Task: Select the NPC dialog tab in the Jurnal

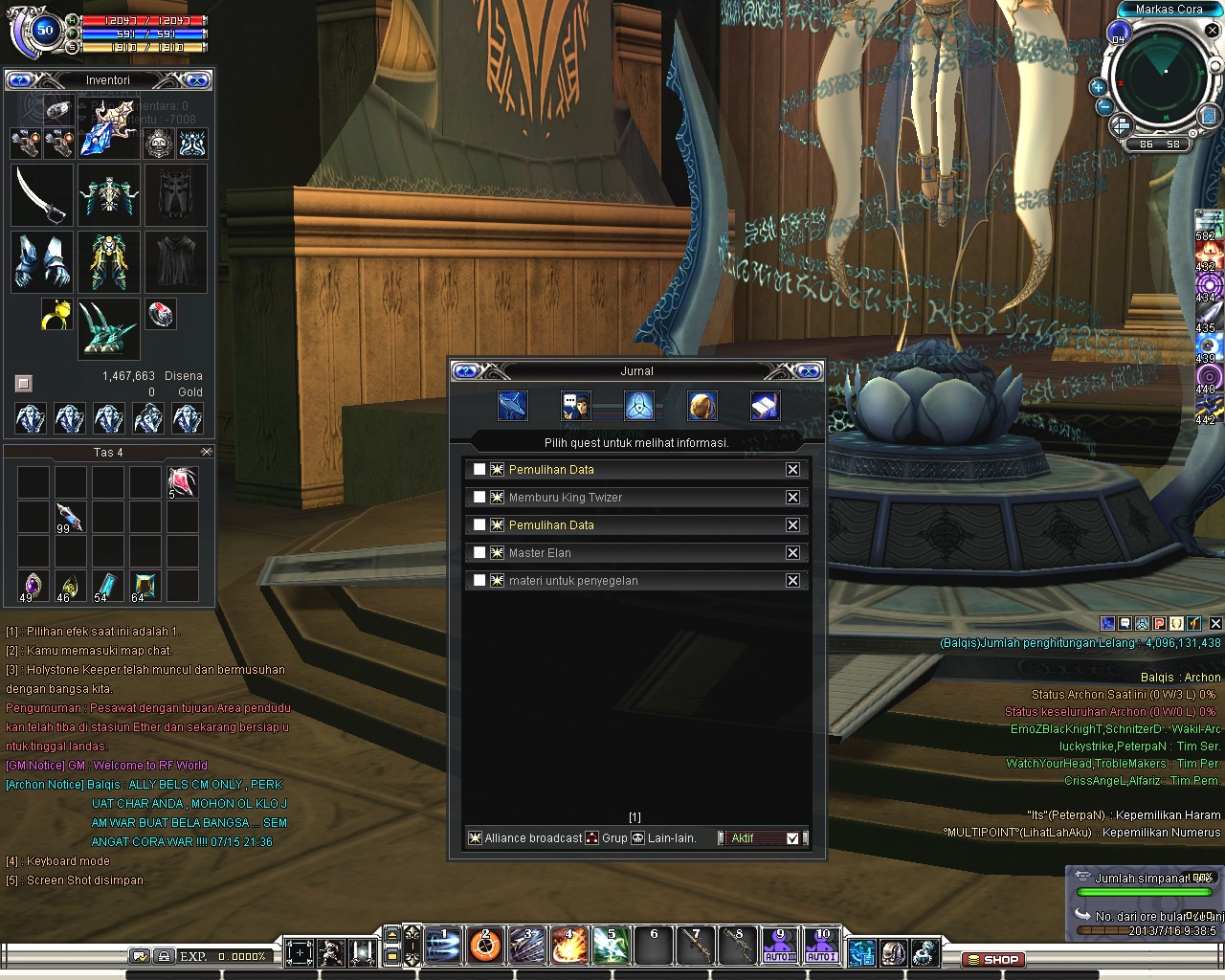Action: [575, 406]
